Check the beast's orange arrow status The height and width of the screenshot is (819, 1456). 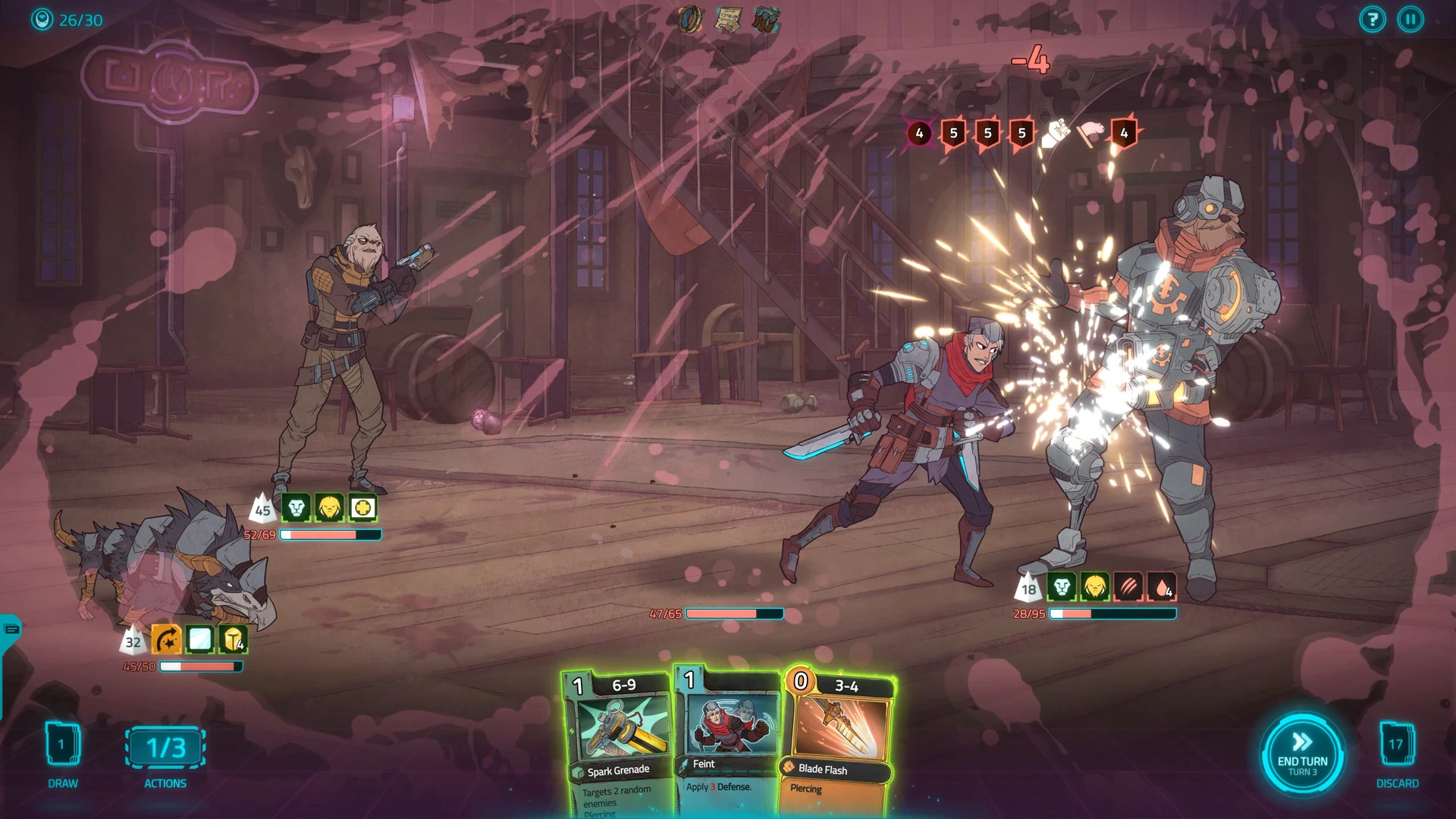click(167, 641)
